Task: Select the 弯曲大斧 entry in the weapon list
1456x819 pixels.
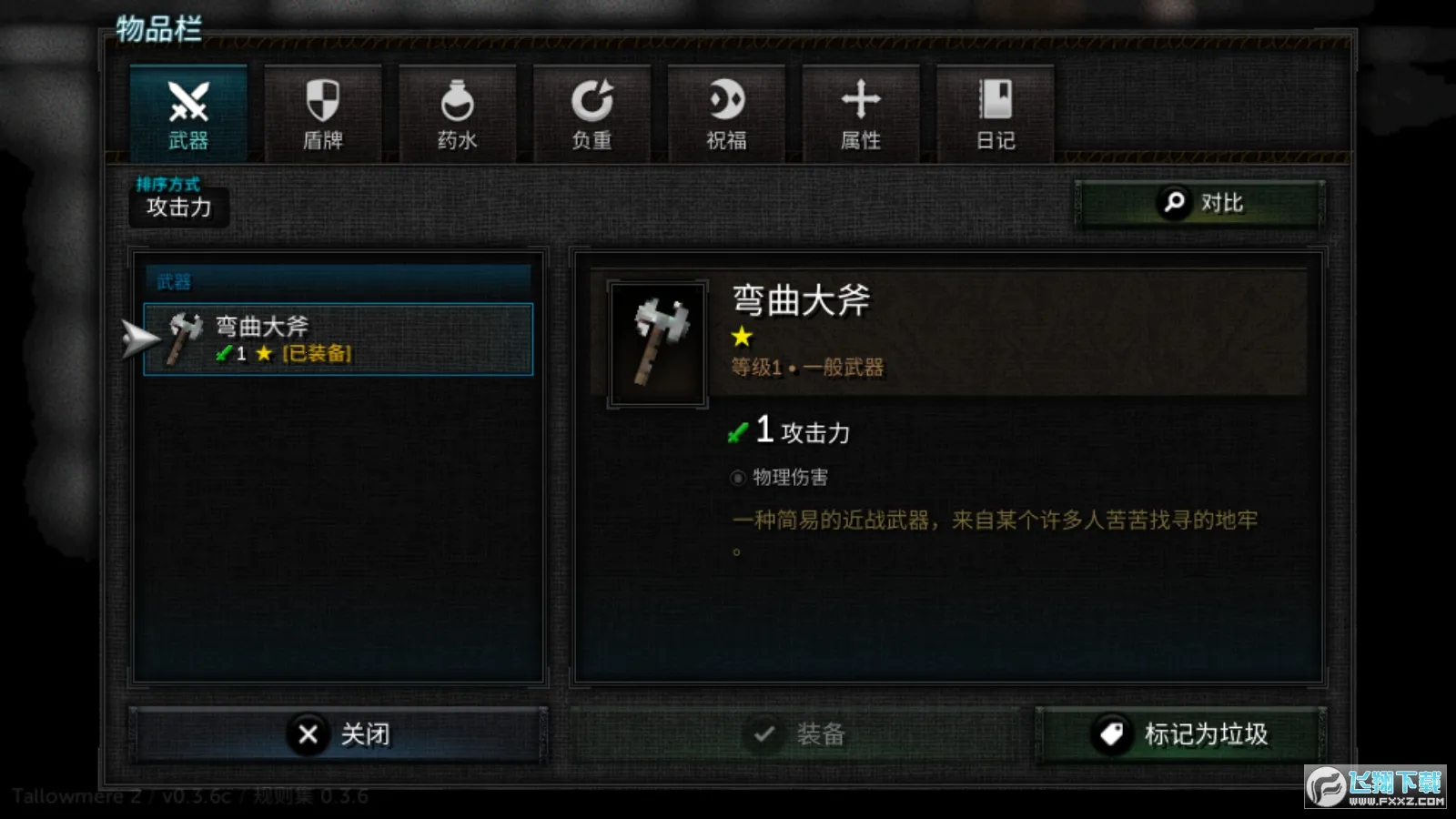Action: click(339, 339)
